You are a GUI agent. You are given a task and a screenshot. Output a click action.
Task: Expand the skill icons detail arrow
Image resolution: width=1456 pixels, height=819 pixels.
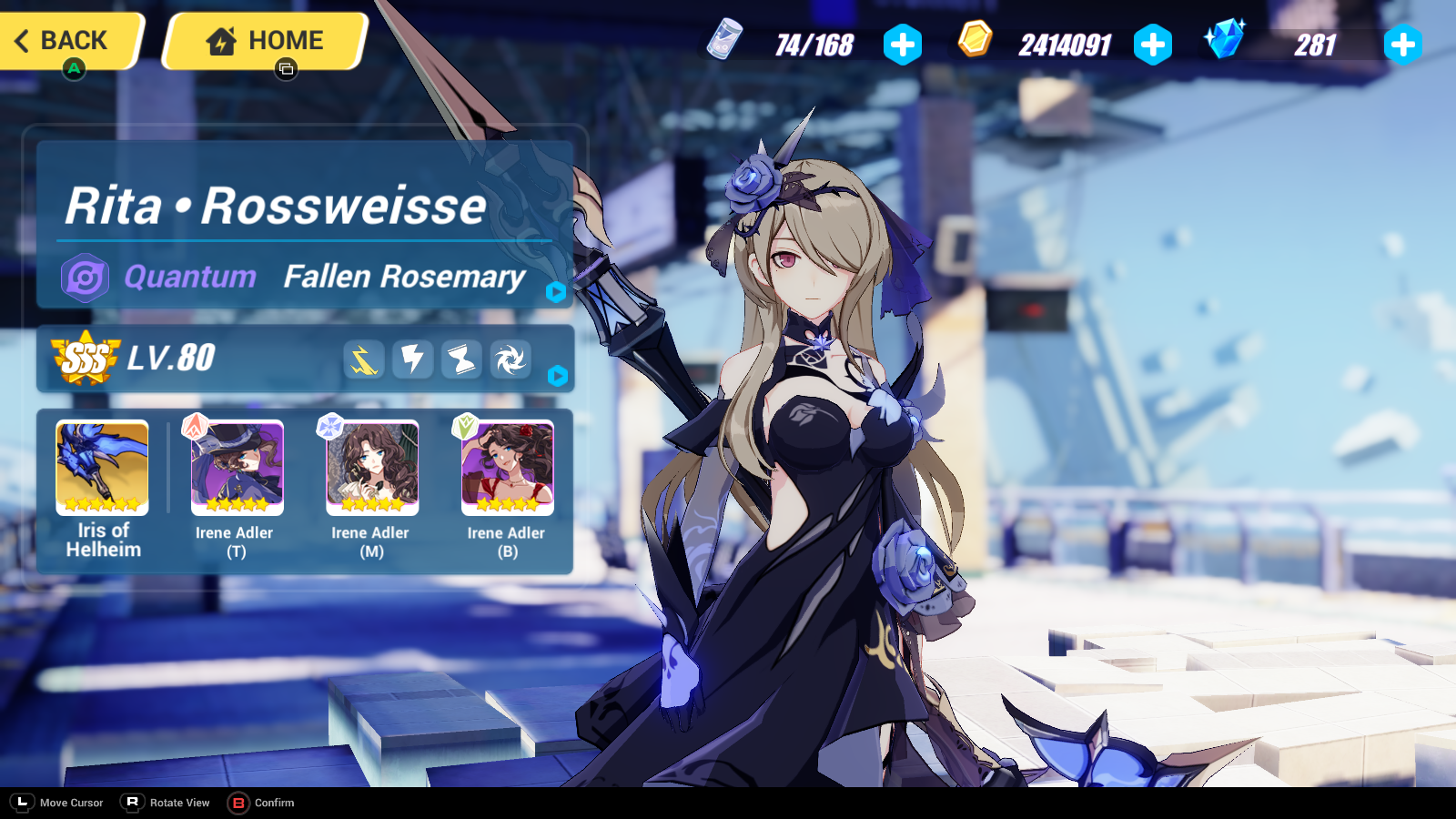560,375
